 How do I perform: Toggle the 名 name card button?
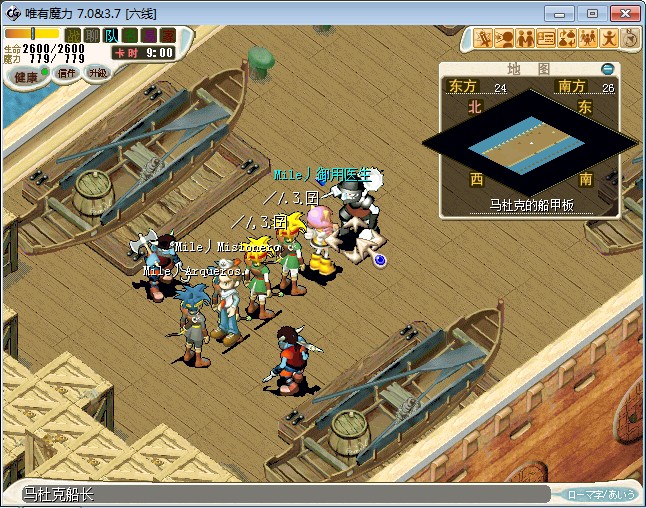tap(130, 35)
